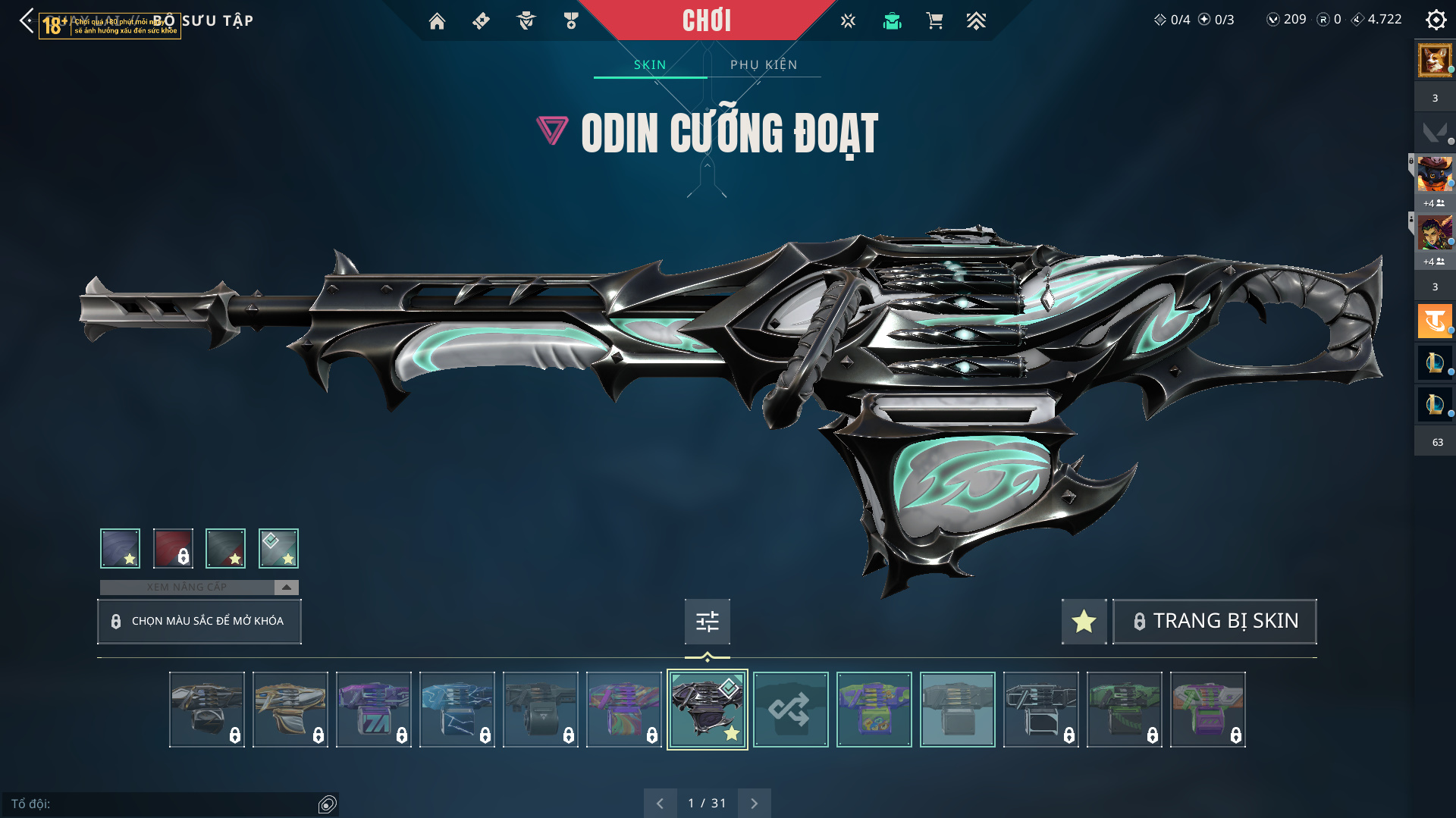Screen dimensions: 1456x818
Task: Toggle favorite with the star button
Action: pyautogui.click(x=1084, y=622)
